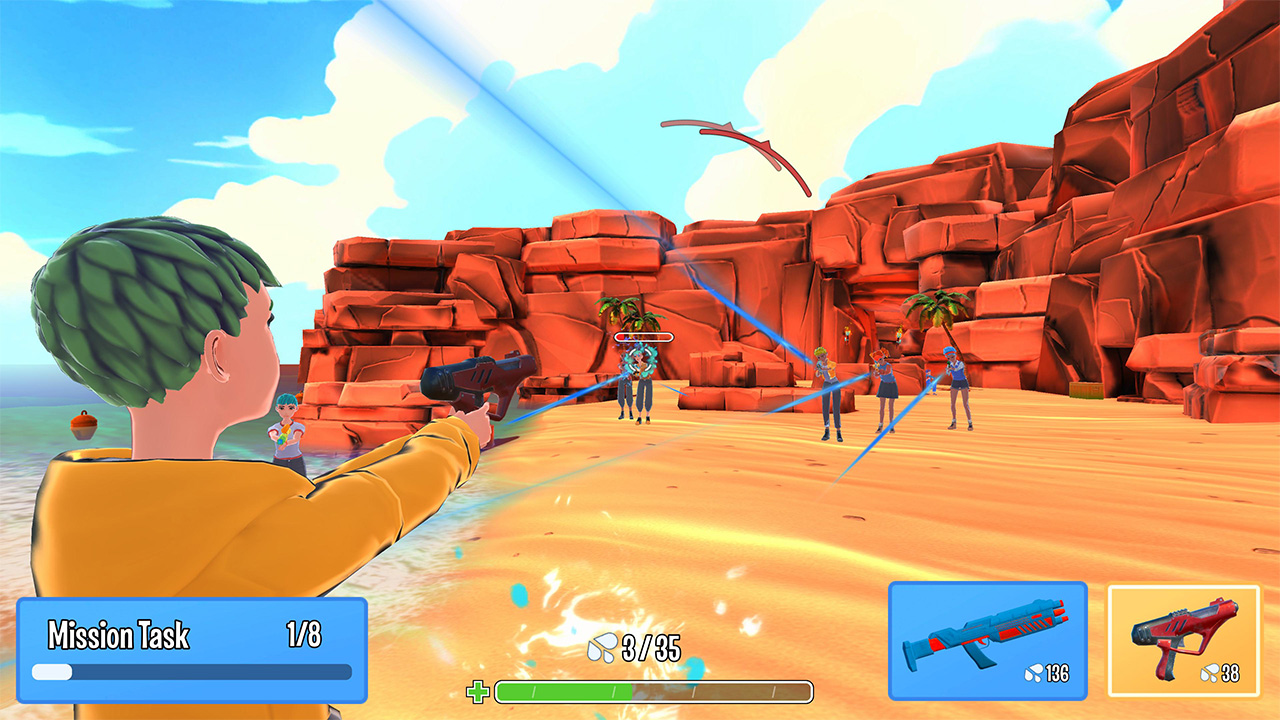
Task: Toggle the enemy health bar above the nearest opponent
Action: [642, 336]
